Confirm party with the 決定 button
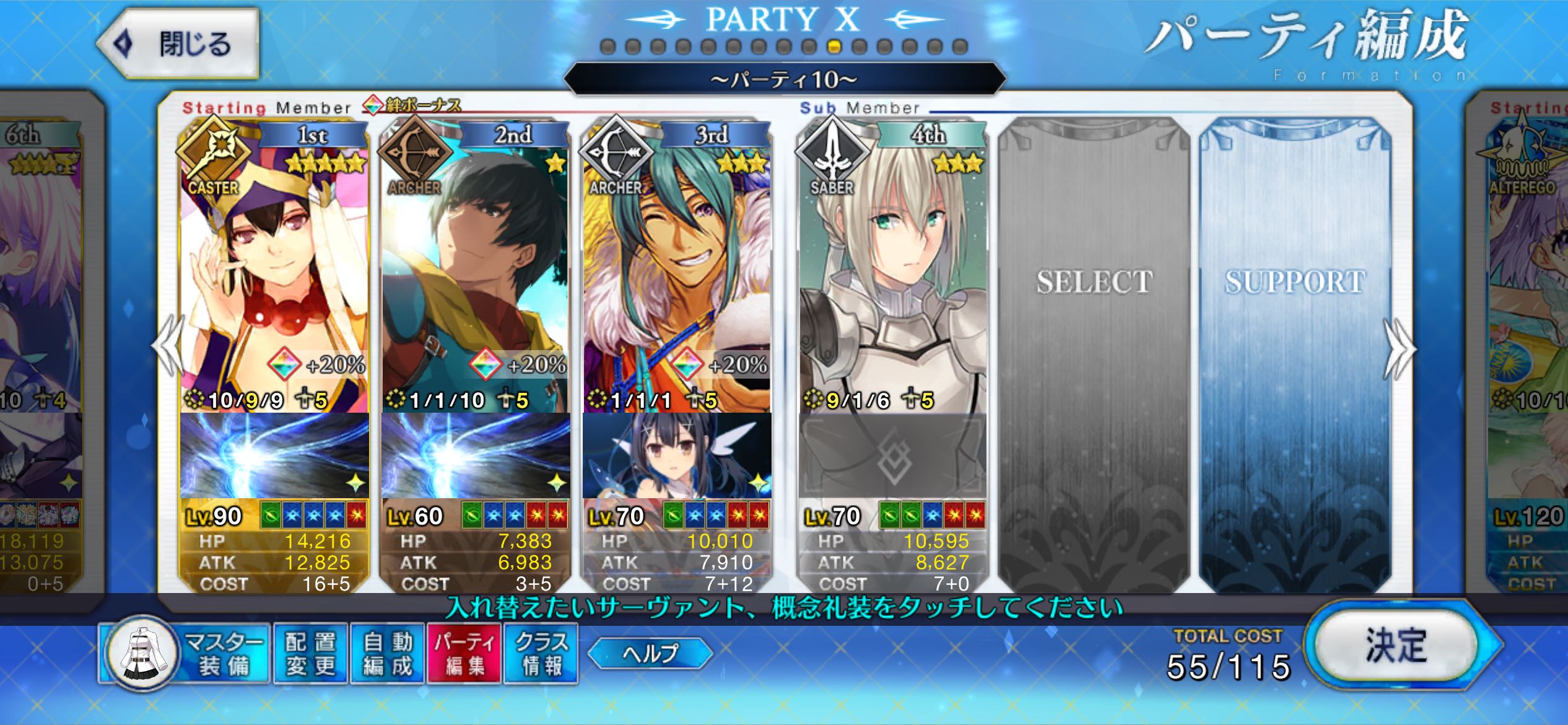Screen dimensions: 1568x725 pos(1396,646)
